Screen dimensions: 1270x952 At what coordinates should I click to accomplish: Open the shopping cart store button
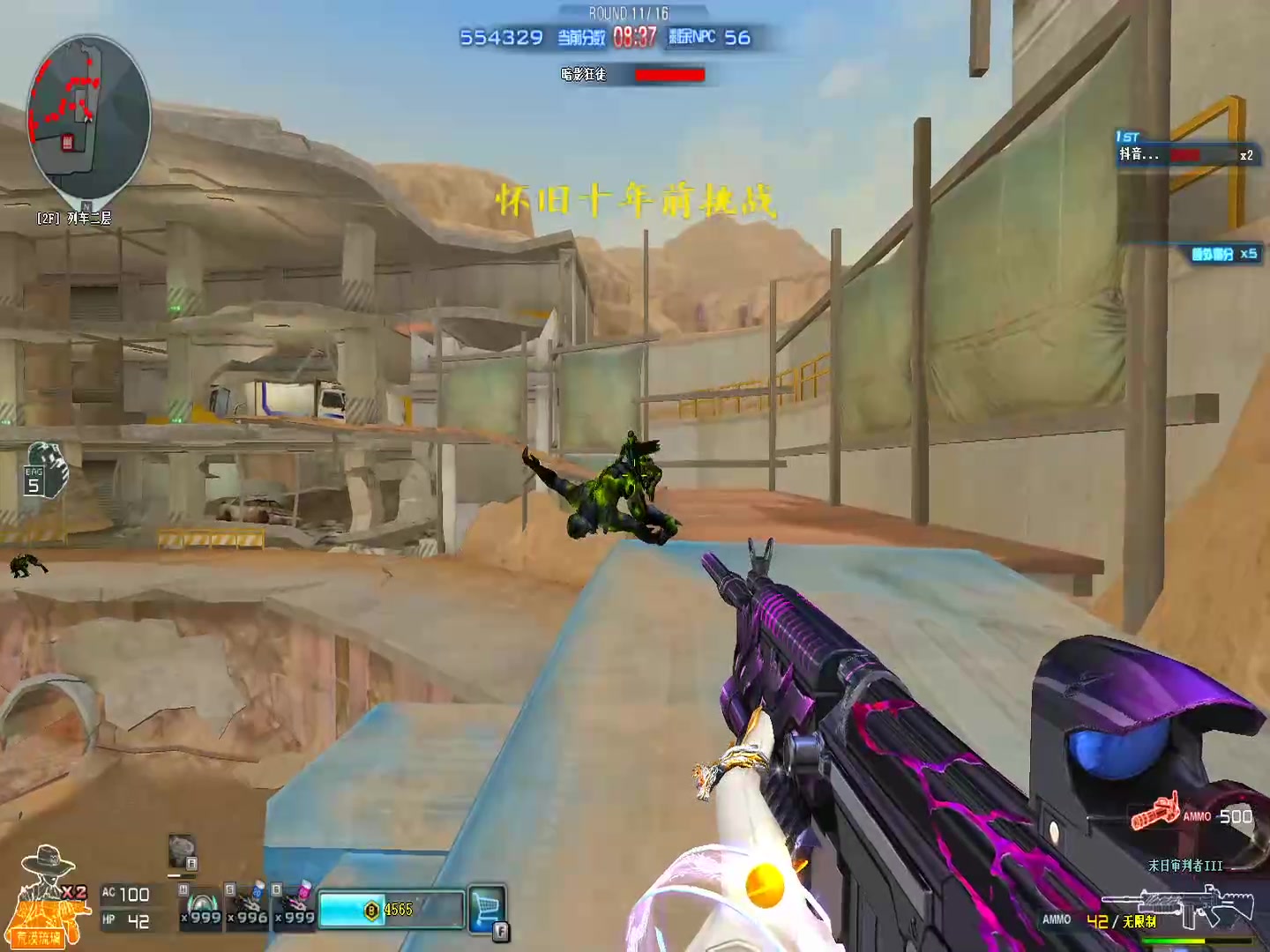487,909
